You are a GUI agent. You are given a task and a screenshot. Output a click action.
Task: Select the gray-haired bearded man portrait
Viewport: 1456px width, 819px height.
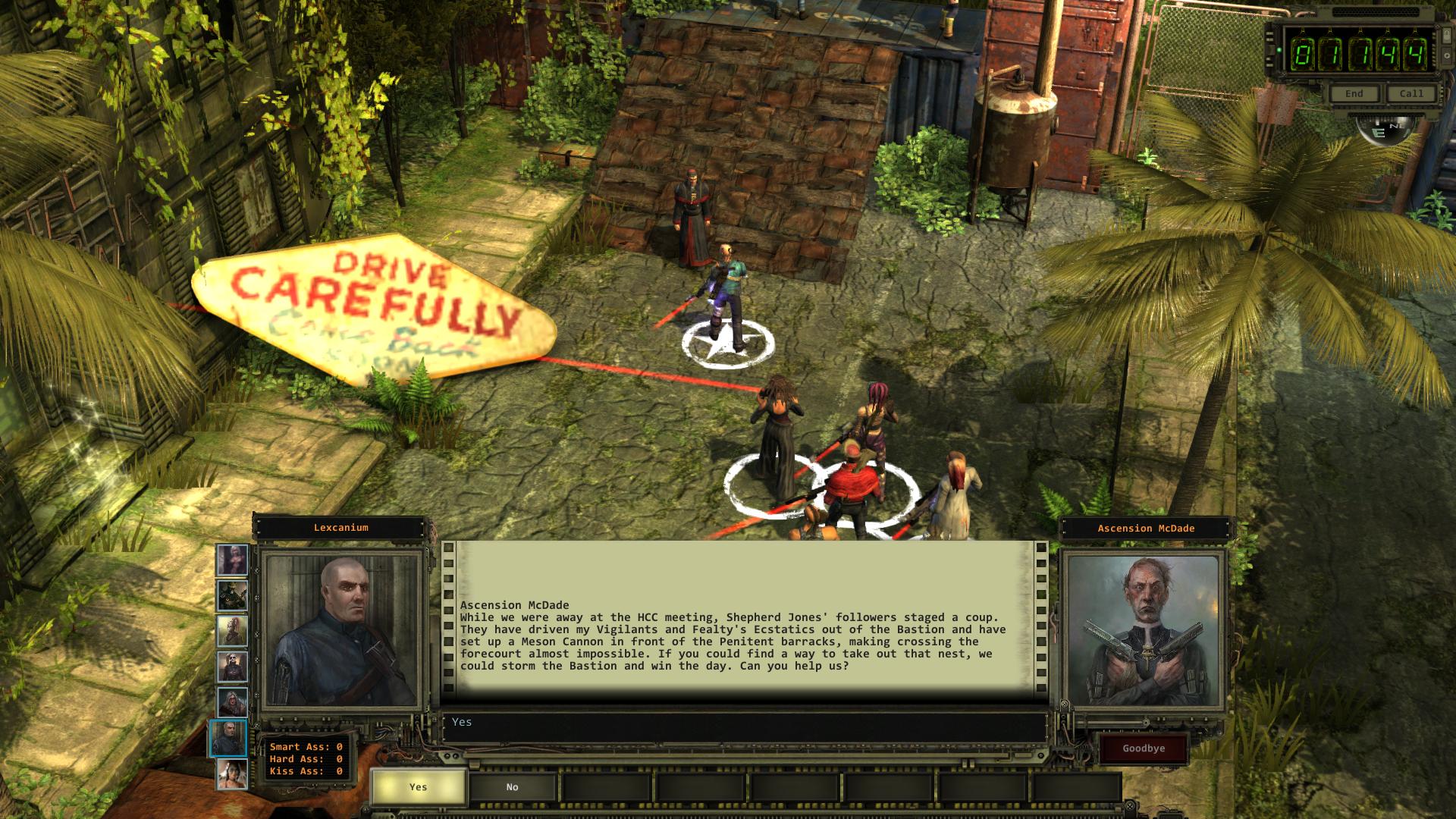click(x=232, y=702)
